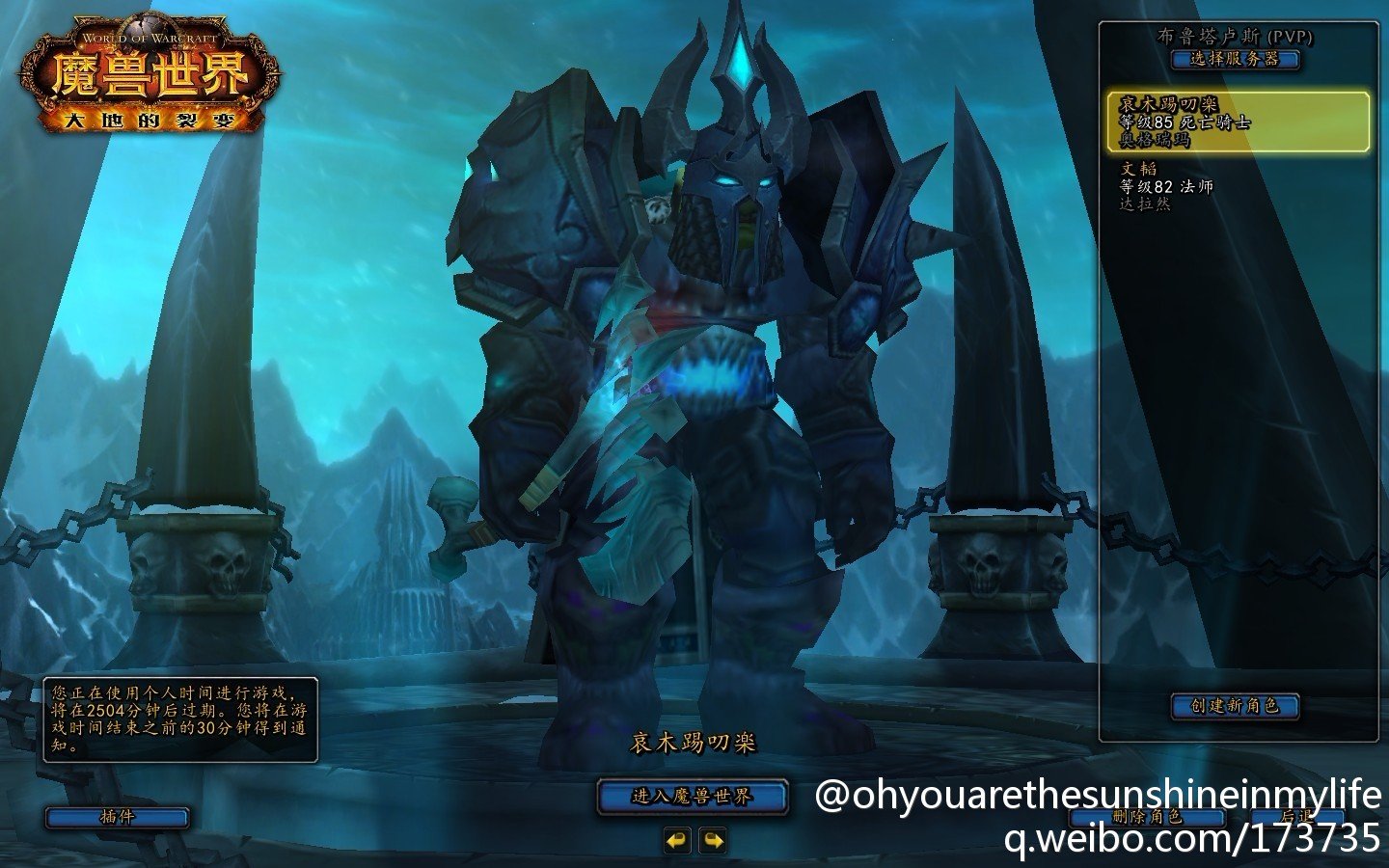Viewport: 1389px width, 868px height.
Task: Open the 插件 addons list
Action: pyautogui.click(x=117, y=817)
